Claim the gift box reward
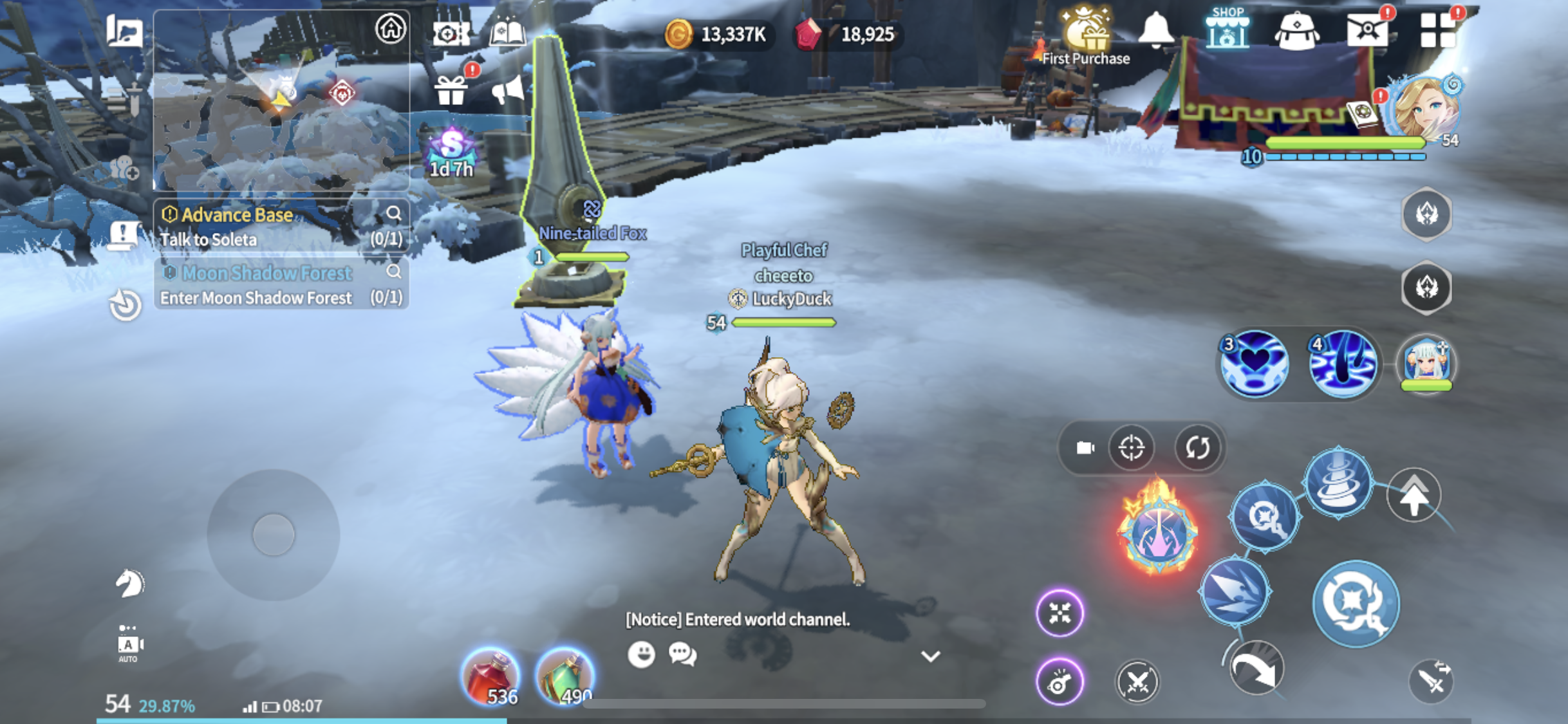Image resolution: width=1568 pixels, height=724 pixels. click(451, 90)
